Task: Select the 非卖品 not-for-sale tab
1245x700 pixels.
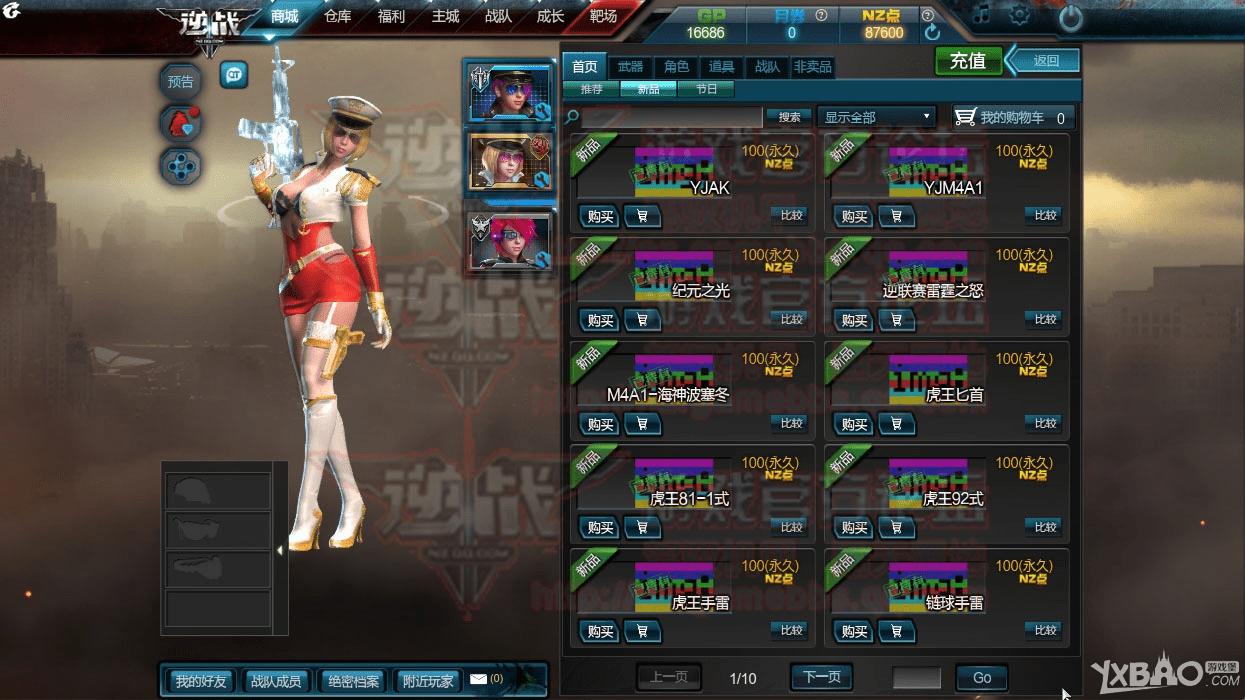Action: point(812,67)
